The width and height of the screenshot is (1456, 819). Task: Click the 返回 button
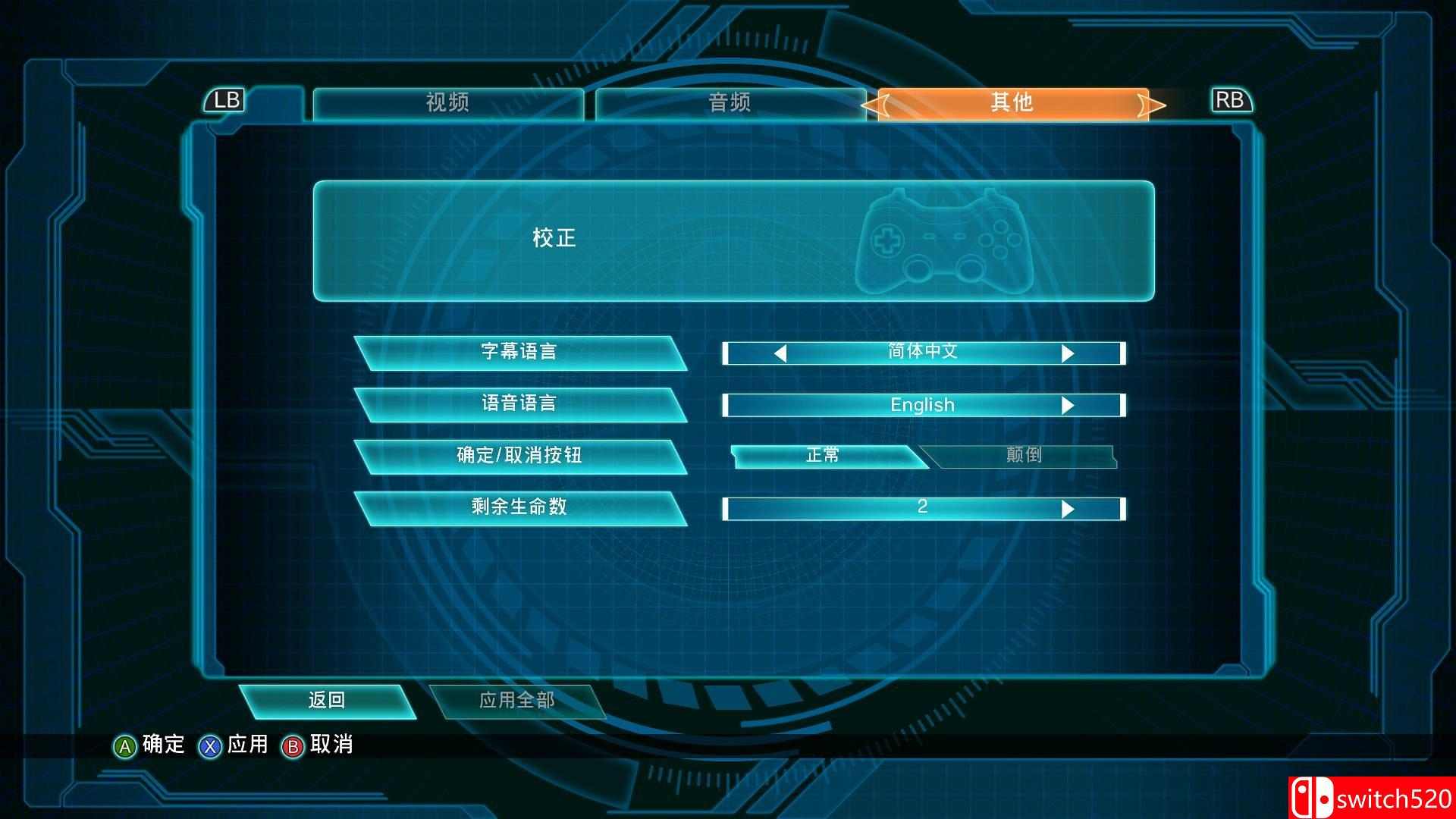[328, 700]
